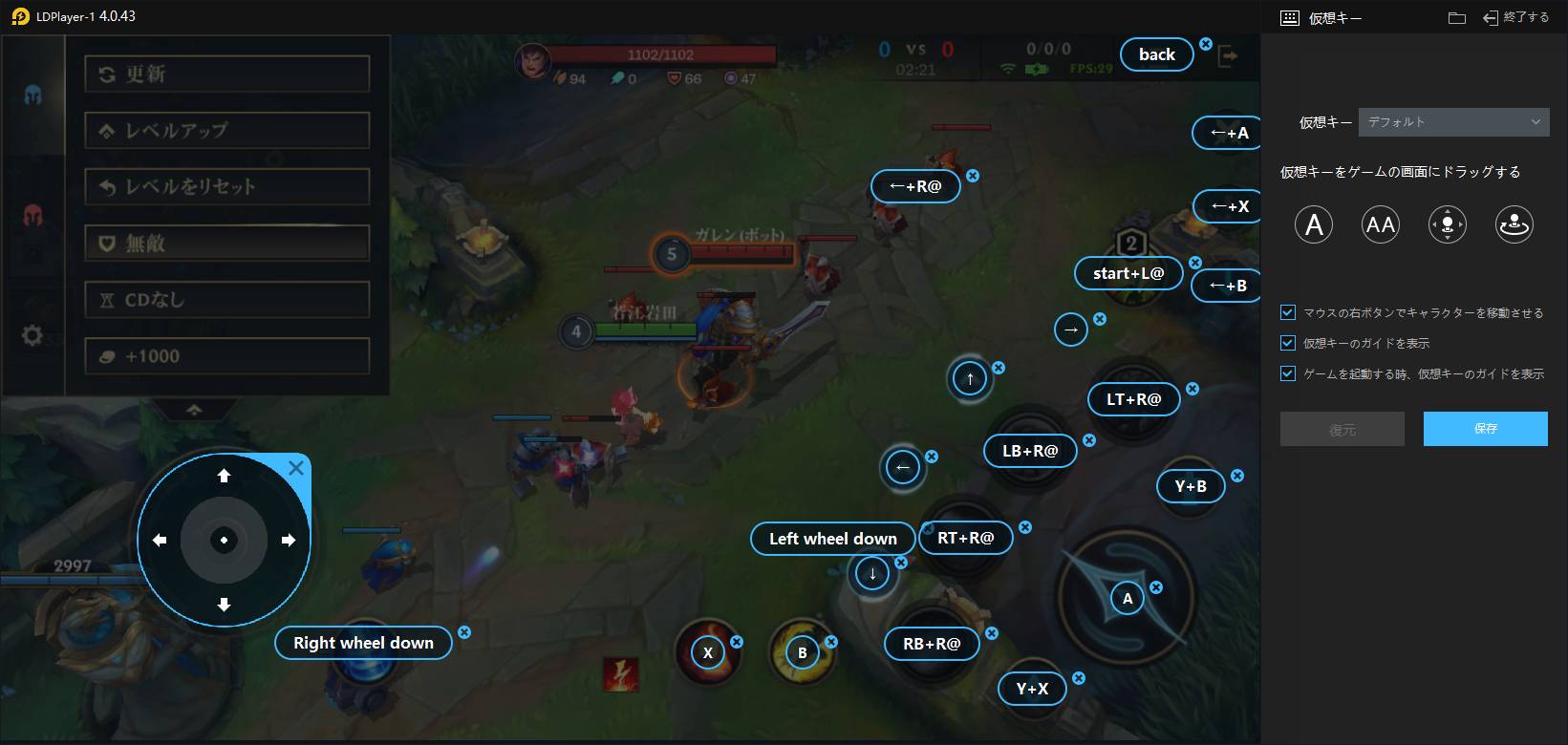
Task: Select the single A key type icon
Action: 1314,224
